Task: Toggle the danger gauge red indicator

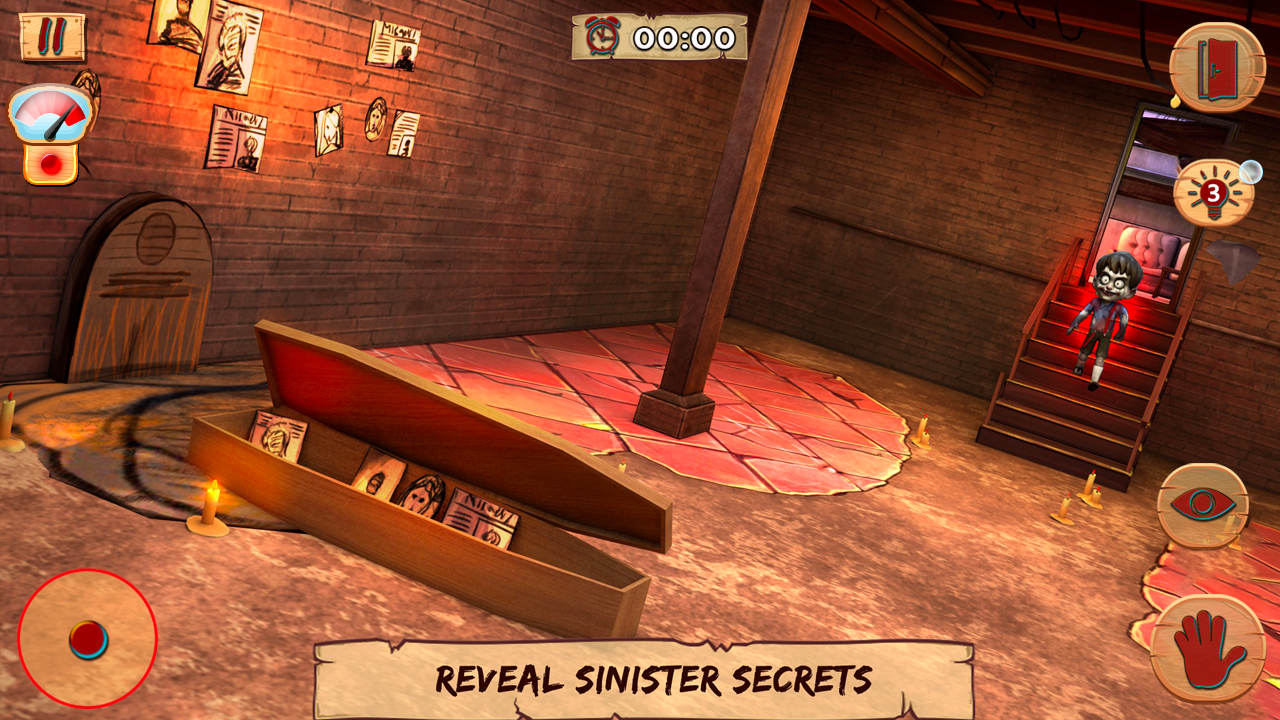Action: point(50,162)
